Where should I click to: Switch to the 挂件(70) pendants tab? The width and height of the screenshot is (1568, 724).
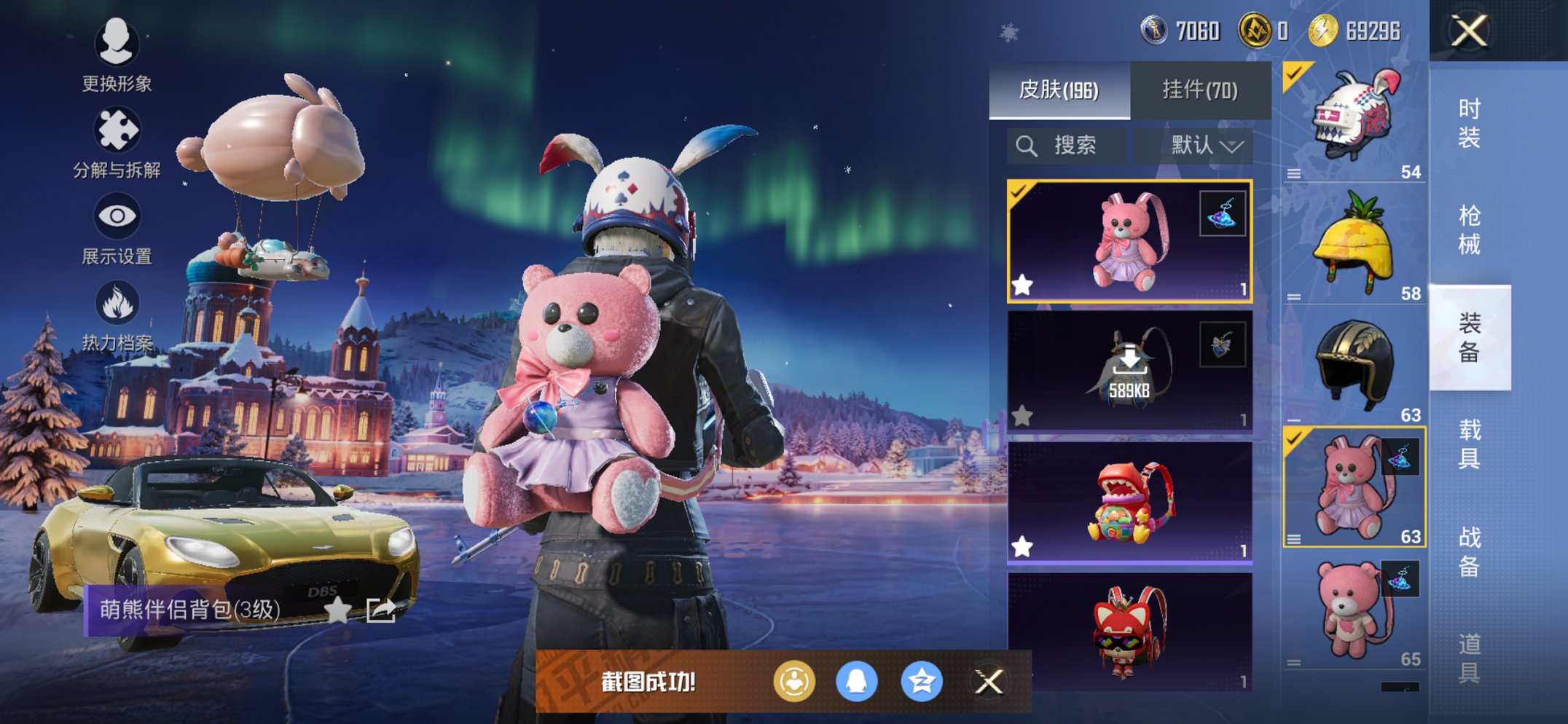coord(1199,90)
